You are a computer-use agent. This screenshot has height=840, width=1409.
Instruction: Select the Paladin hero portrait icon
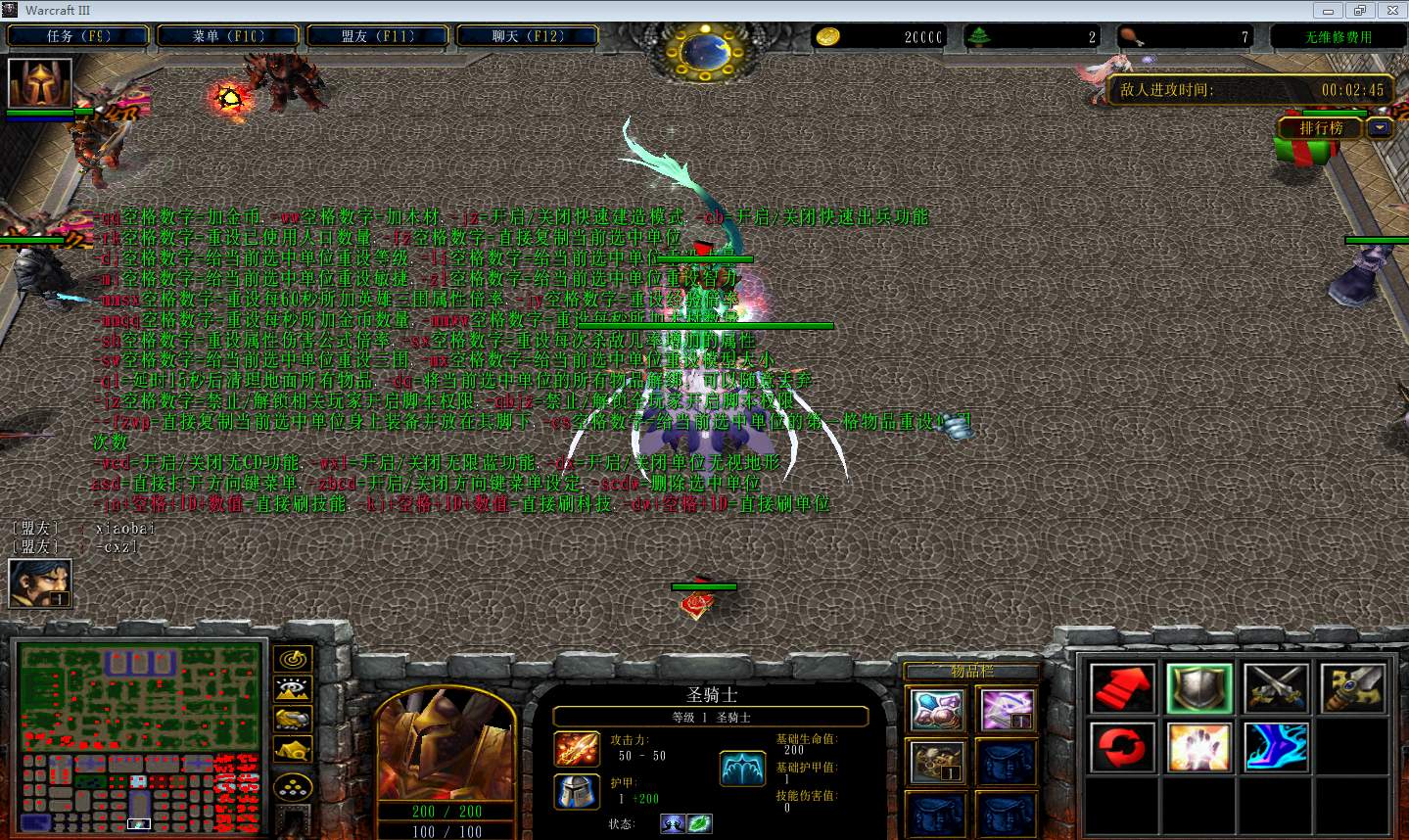[x=40, y=83]
